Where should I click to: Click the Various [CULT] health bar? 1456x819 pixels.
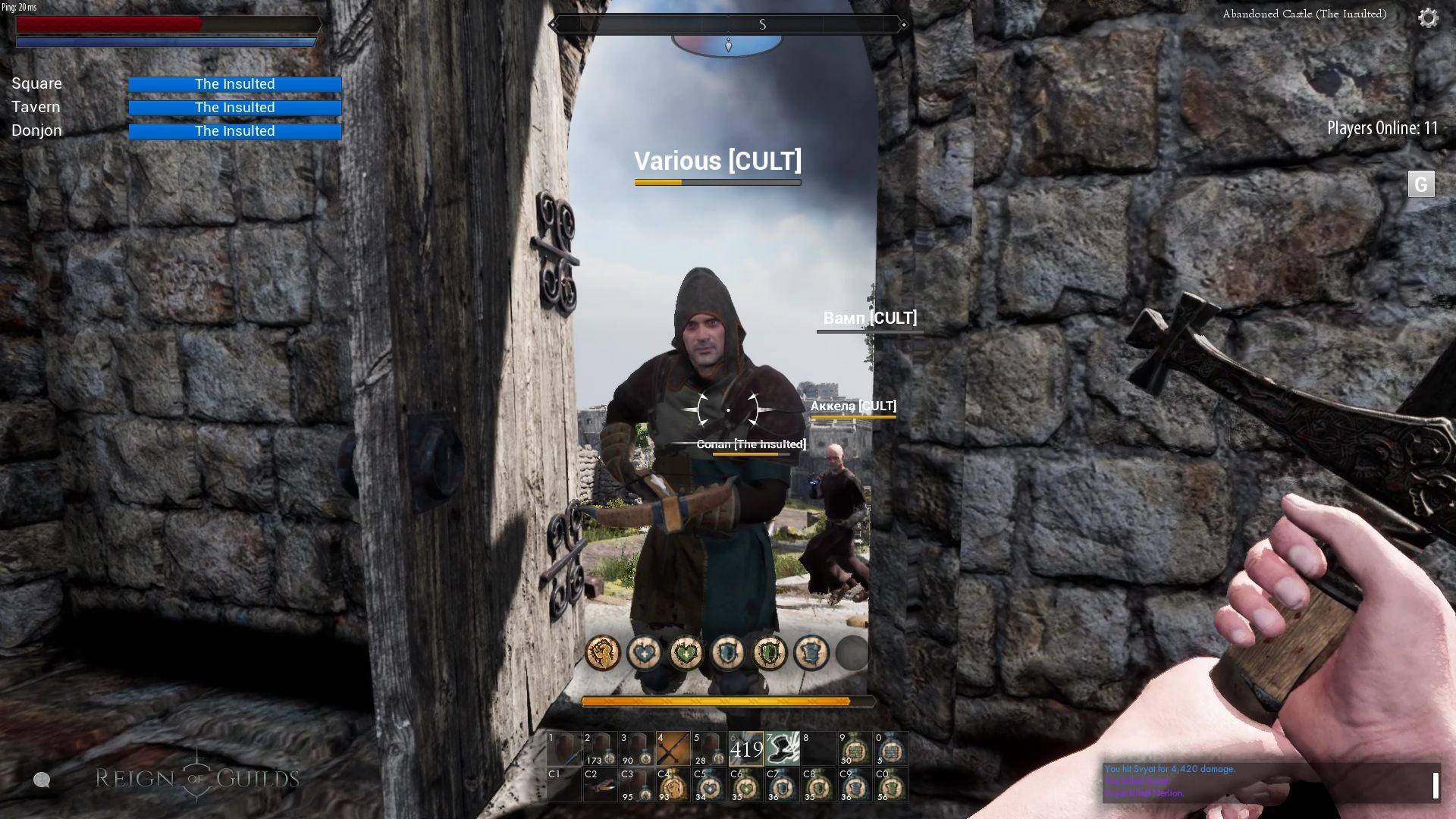point(717,182)
